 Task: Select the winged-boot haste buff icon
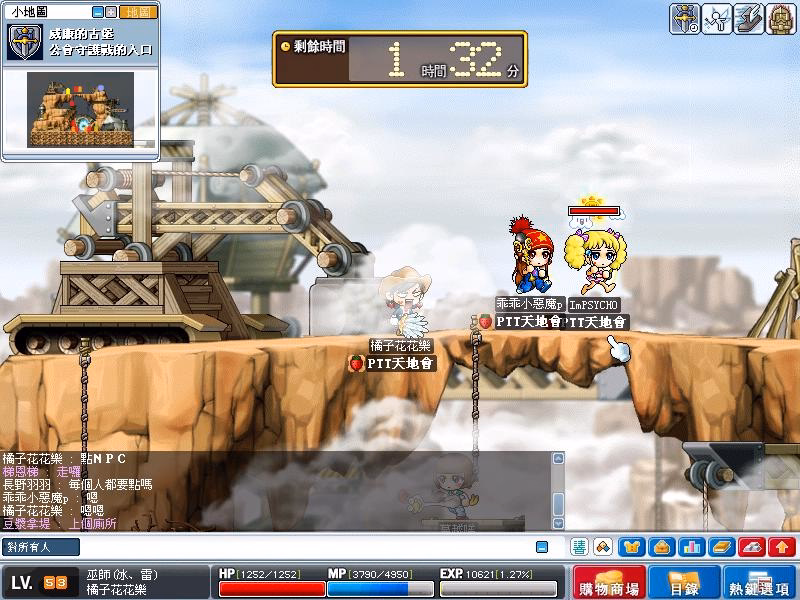(x=749, y=19)
